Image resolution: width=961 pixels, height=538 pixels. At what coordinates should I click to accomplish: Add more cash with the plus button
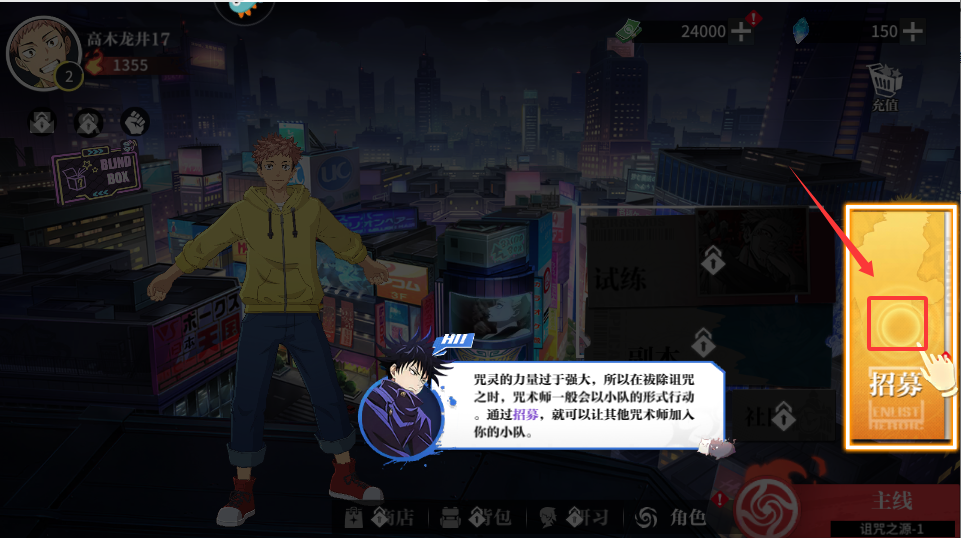742,31
